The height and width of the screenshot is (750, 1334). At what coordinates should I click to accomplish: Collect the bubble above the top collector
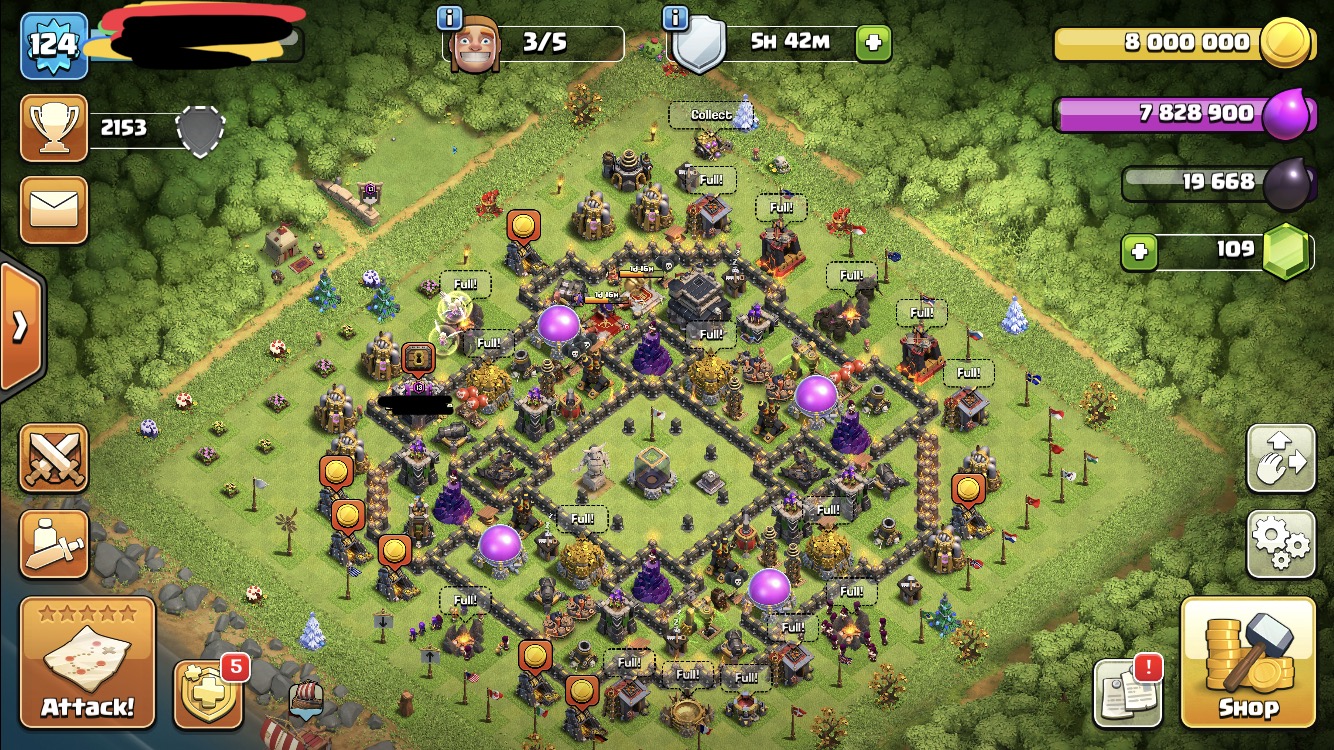tap(711, 115)
